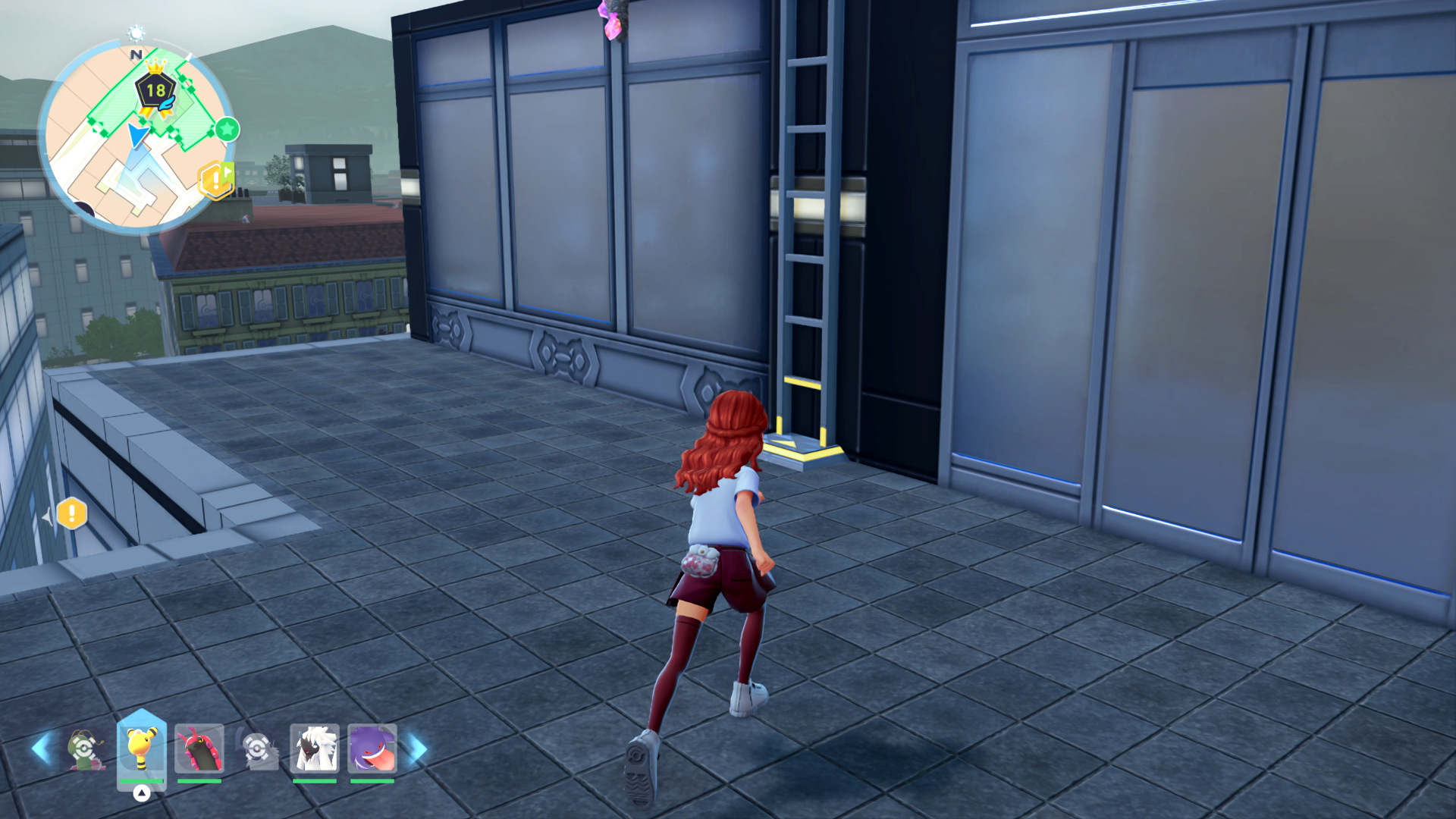Select the Wild Zone 18 badge on minimap

[155, 90]
